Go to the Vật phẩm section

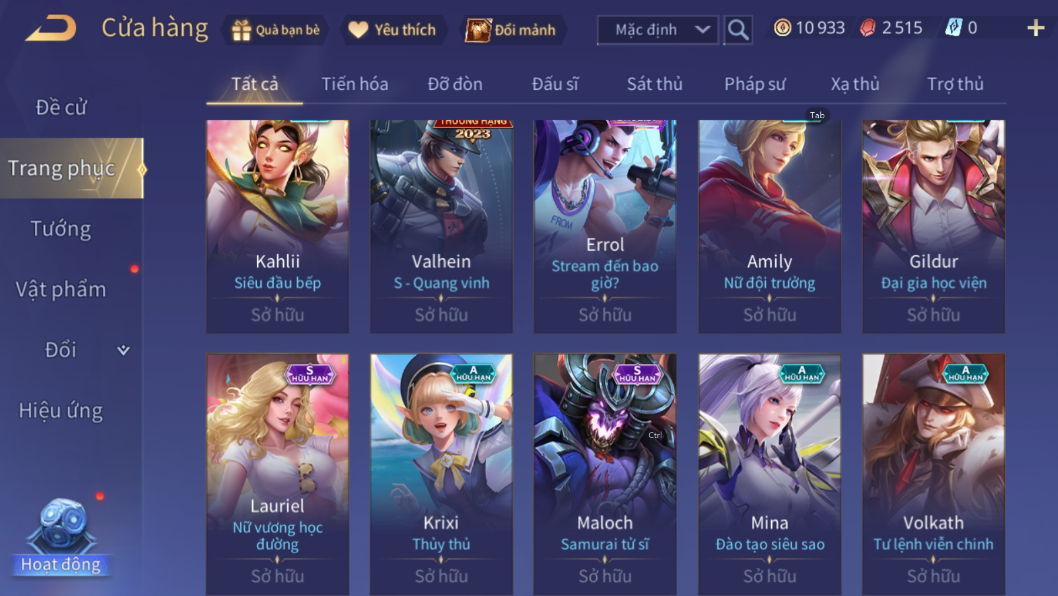tap(61, 289)
